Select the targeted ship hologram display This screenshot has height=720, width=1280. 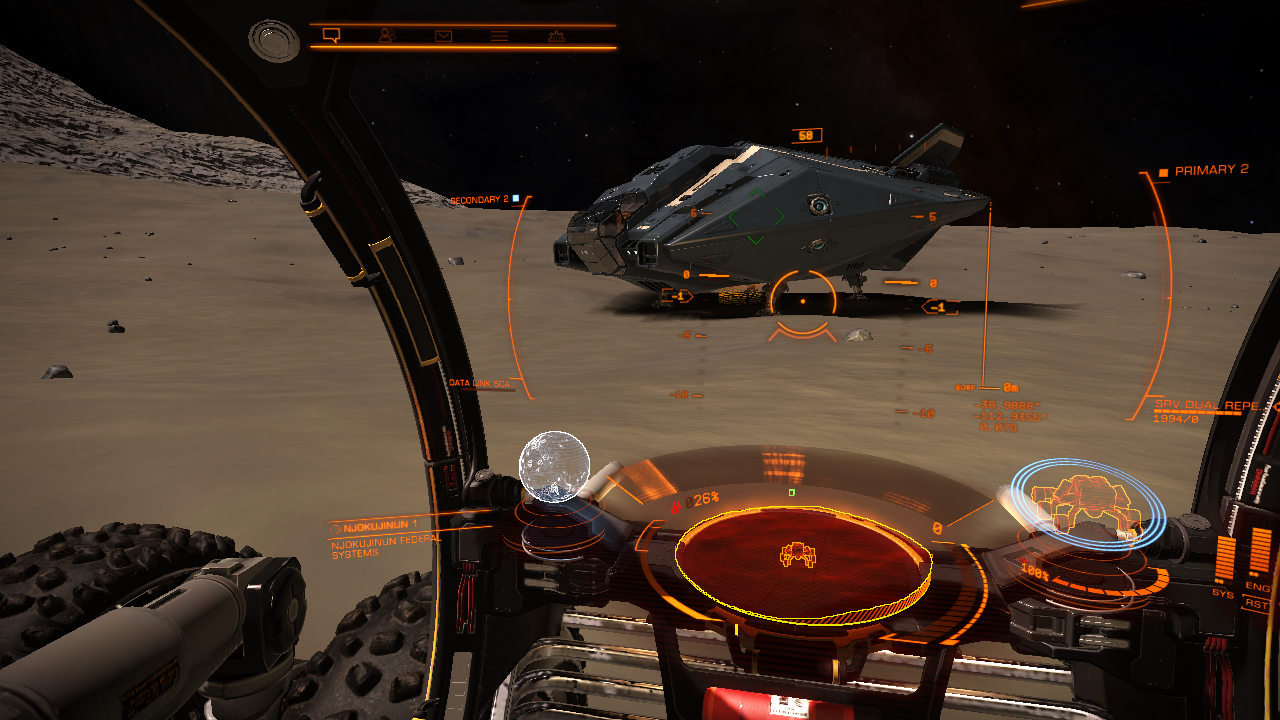pyautogui.click(x=1085, y=500)
